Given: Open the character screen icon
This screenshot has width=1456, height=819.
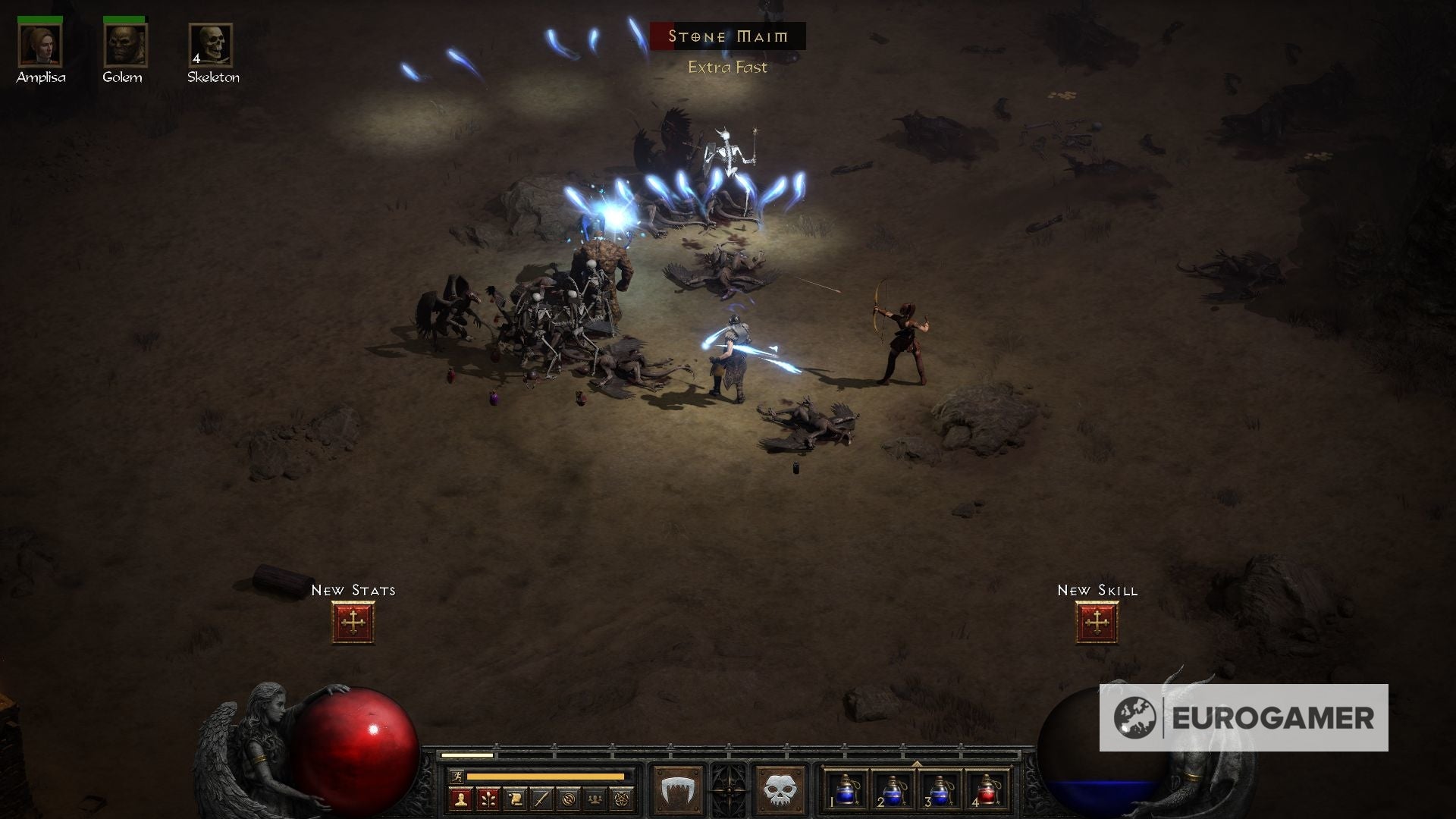Looking at the screenshot, I should 460,797.
